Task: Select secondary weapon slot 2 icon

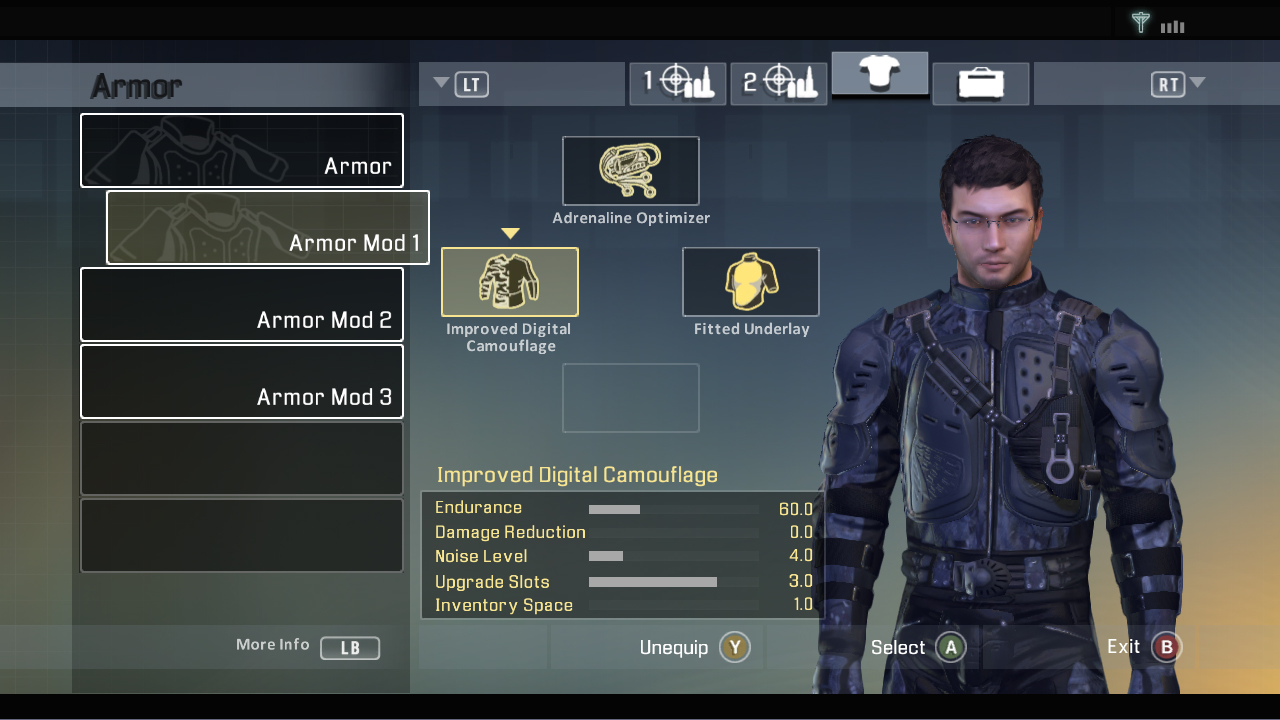Action: click(779, 83)
